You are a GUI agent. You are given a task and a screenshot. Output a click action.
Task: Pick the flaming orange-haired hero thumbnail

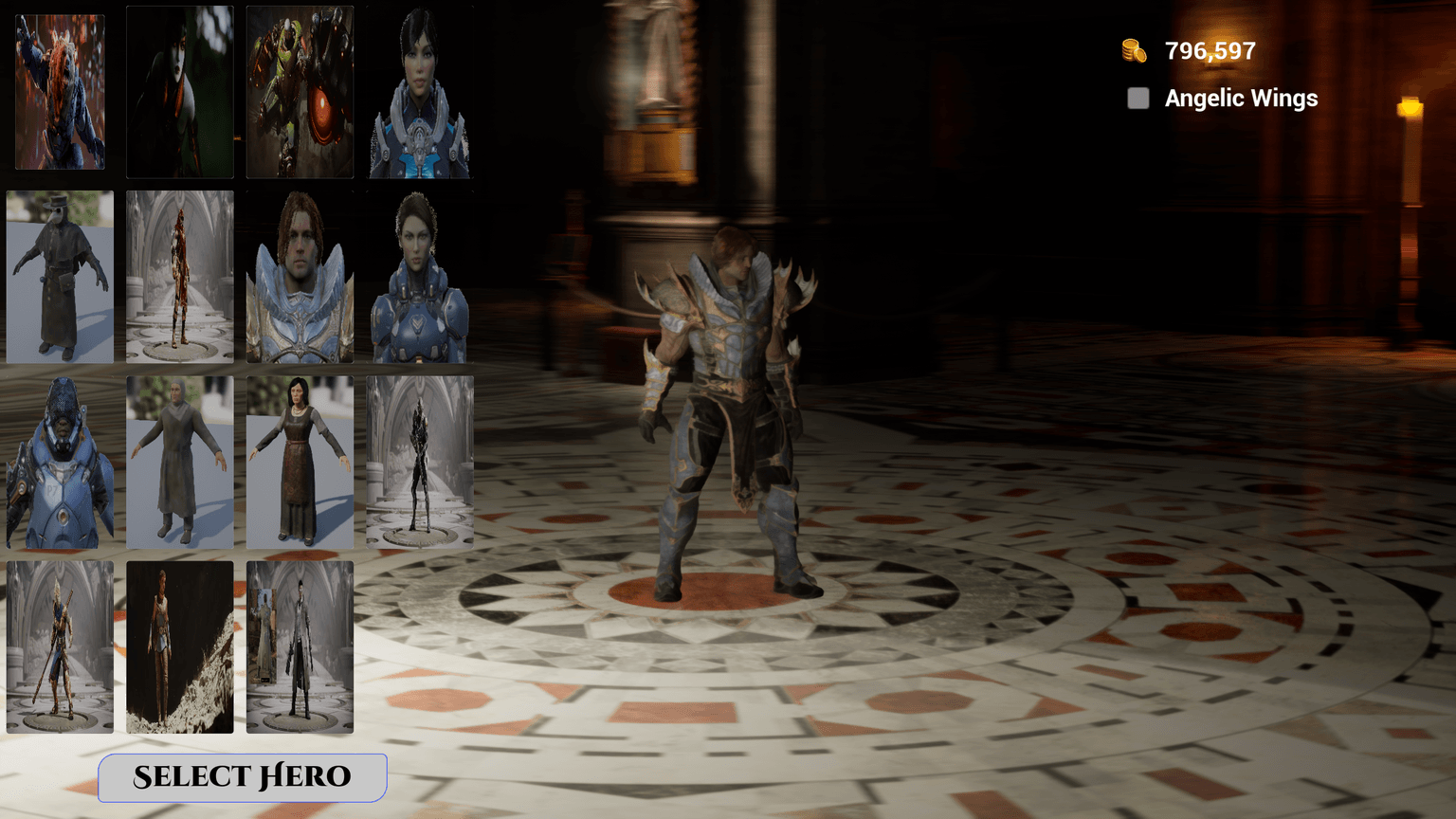pos(60,90)
